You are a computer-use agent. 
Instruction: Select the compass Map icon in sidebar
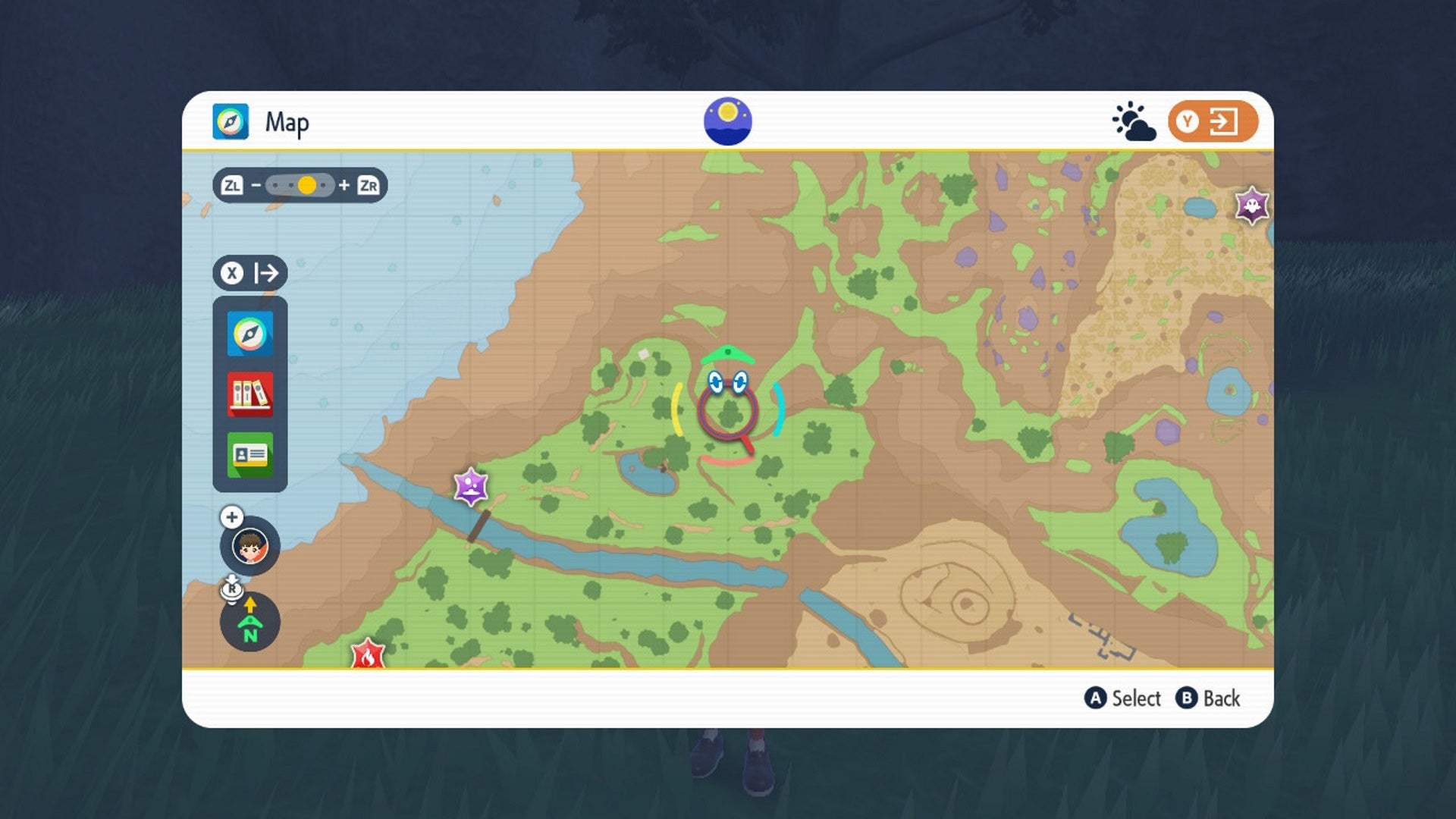click(249, 332)
